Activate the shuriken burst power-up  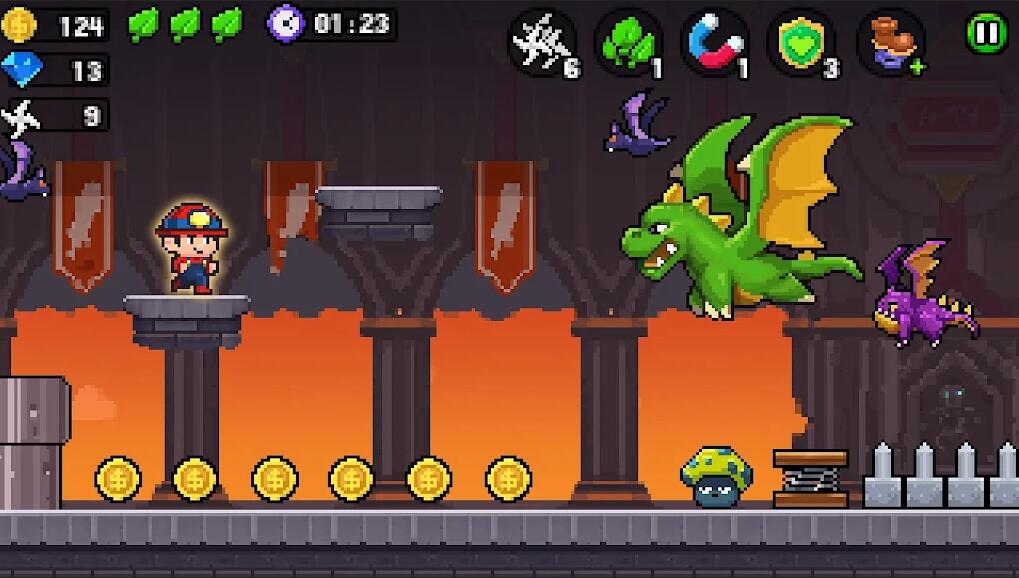click(542, 43)
